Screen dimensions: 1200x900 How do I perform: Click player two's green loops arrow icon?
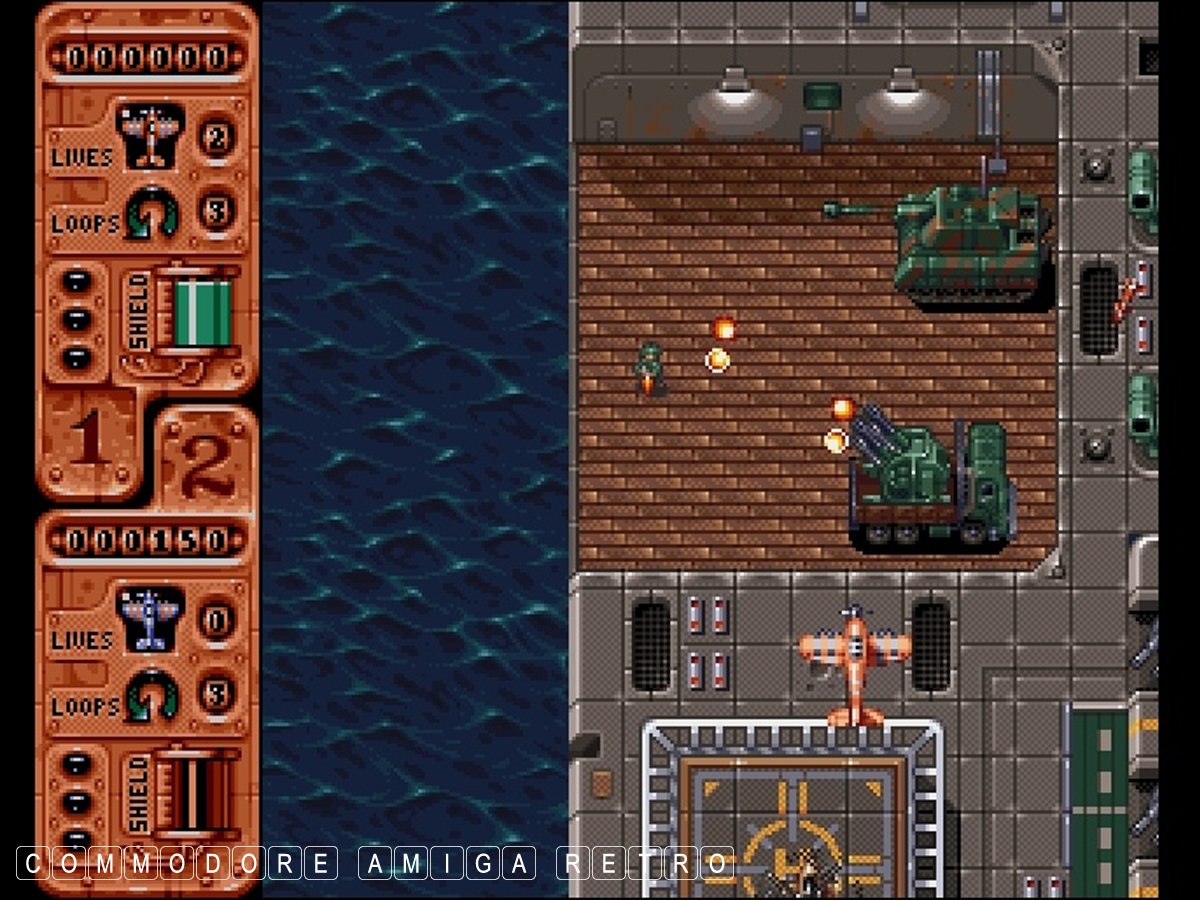point(153,695)
